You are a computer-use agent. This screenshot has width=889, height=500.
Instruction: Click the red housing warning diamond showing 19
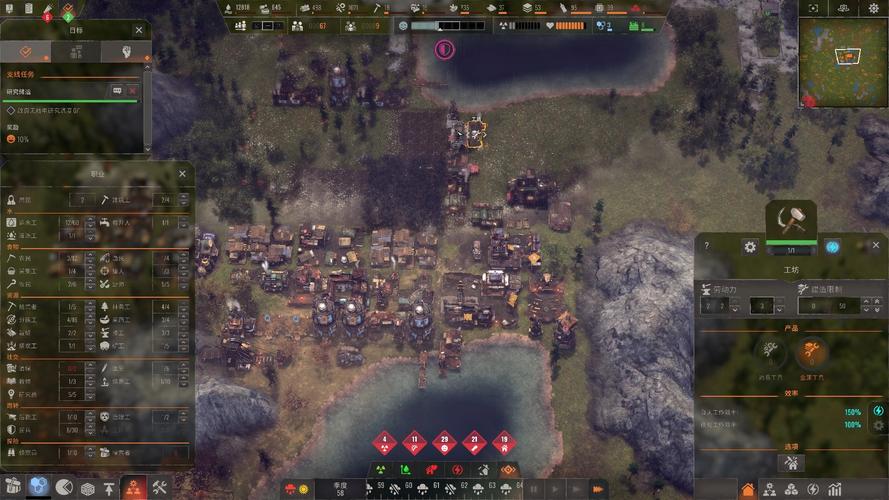(x=505, y=441)
